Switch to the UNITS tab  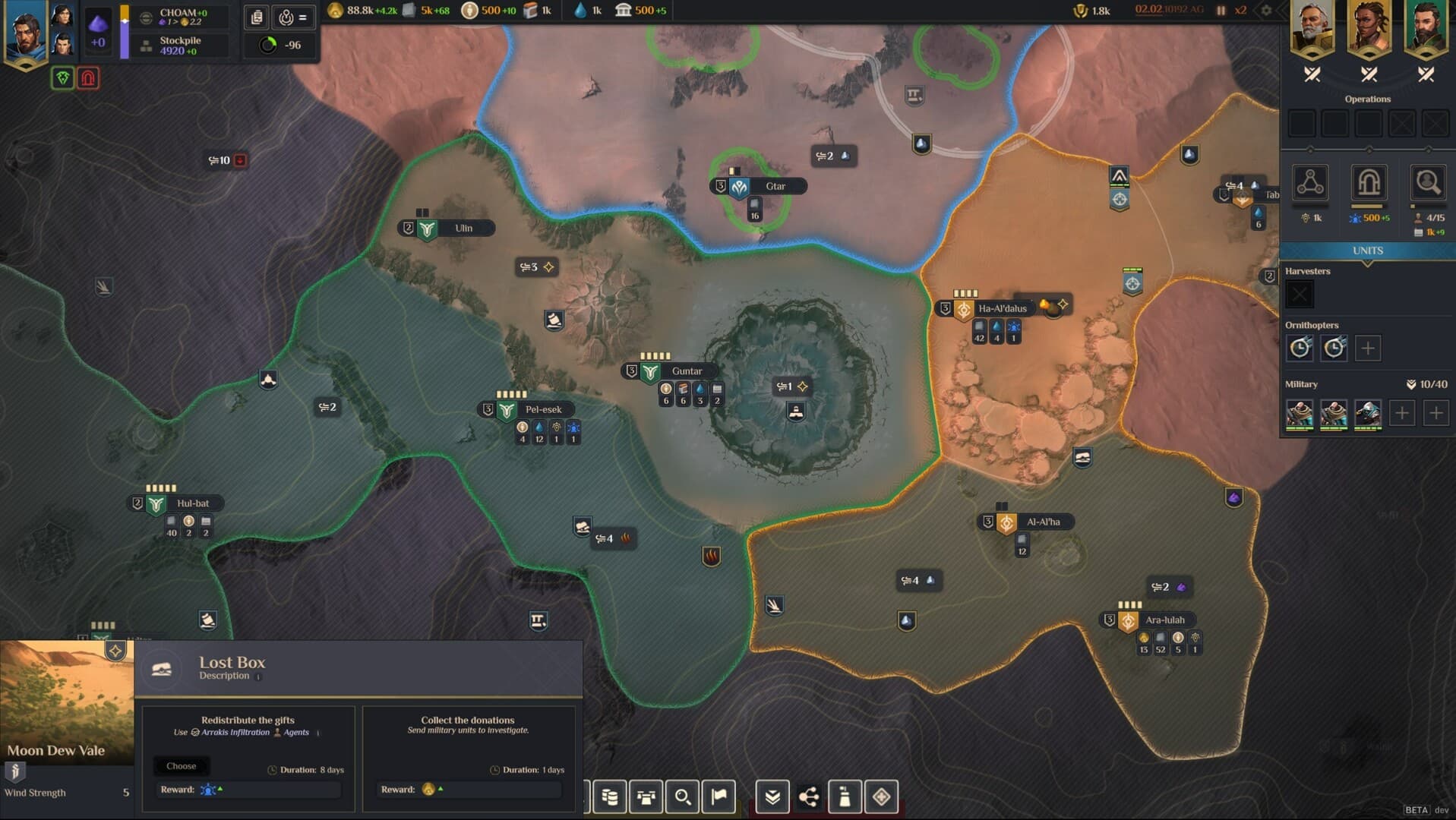click(x=1367, y=251)
